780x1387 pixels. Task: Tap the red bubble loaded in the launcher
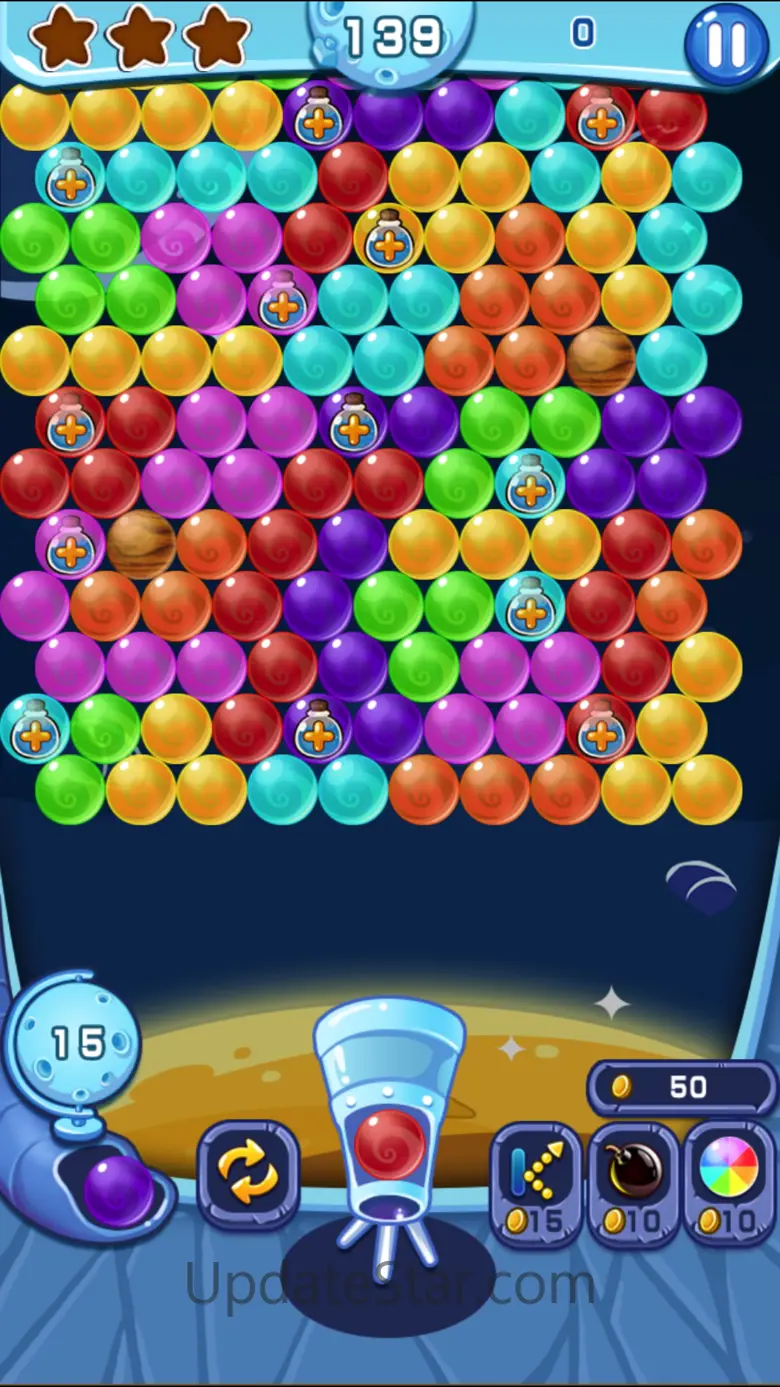[390, 1142]
